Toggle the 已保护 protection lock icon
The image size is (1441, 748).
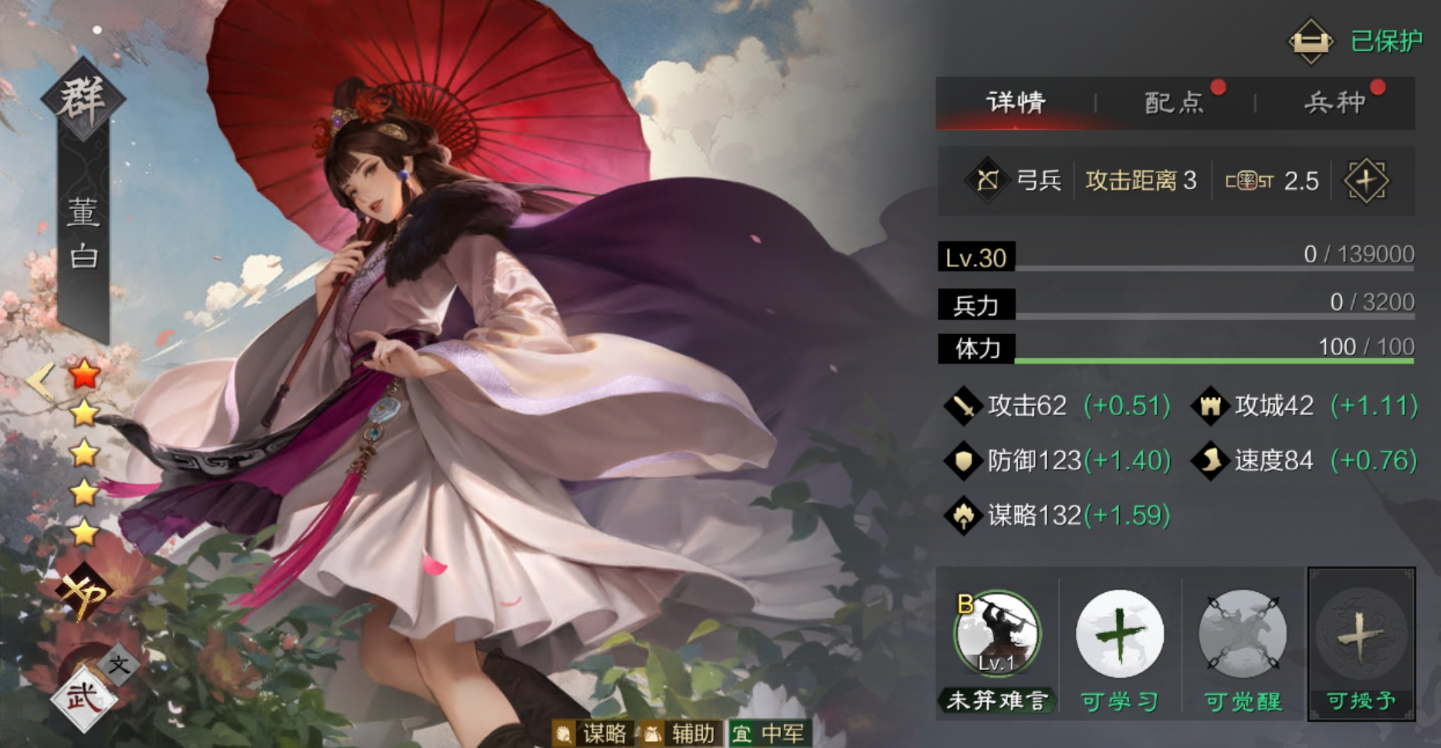pyautogui.click(x=1311, y=41)
